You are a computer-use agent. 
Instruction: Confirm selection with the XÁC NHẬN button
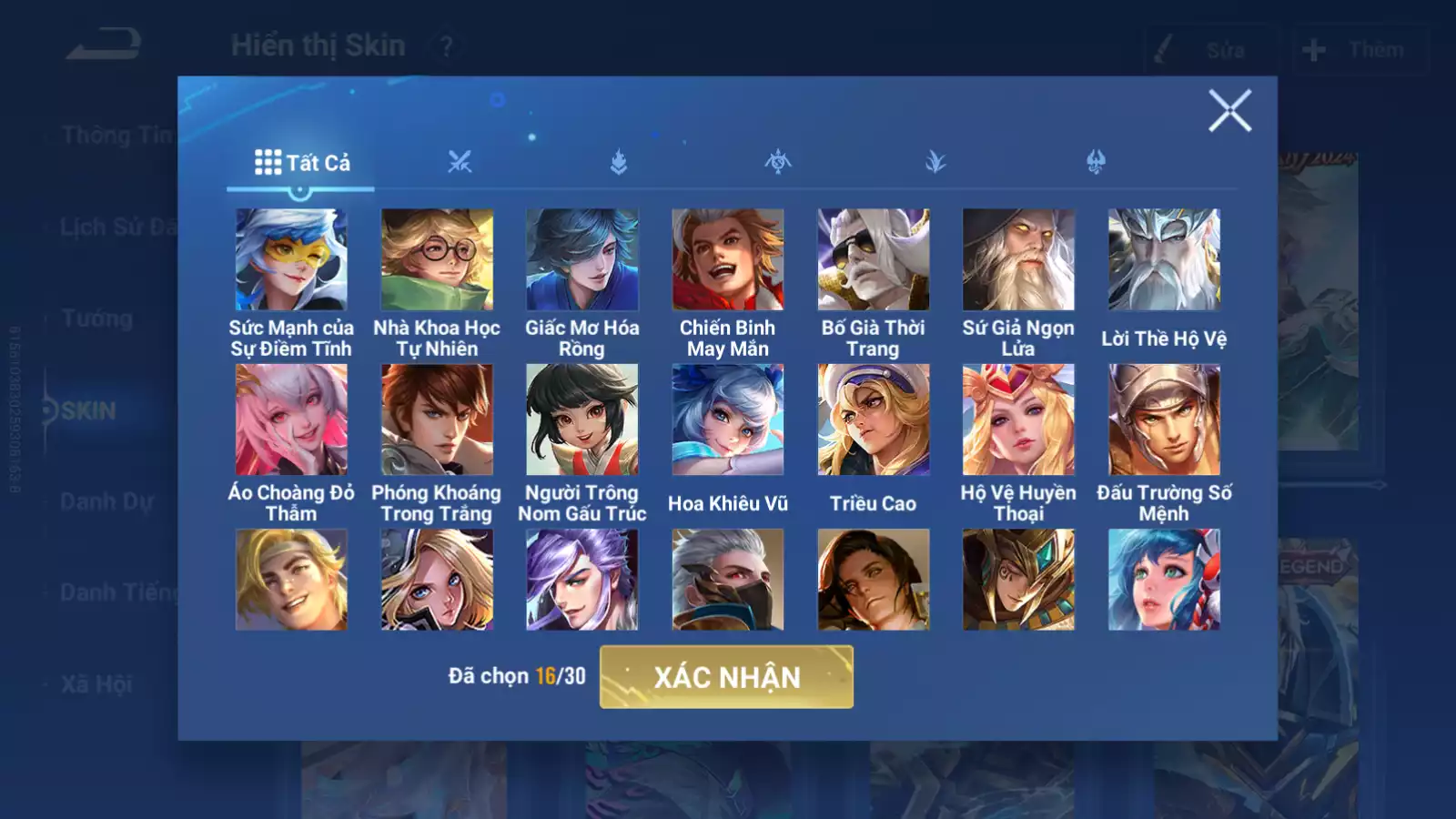point(726,677)
